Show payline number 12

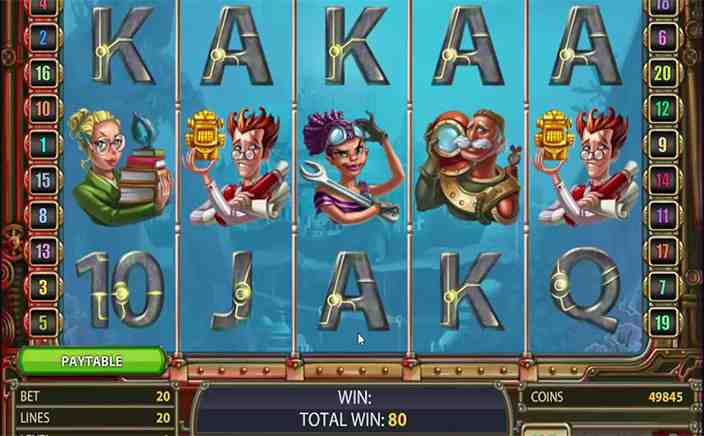pyautogui.click(x=662, y=109)
